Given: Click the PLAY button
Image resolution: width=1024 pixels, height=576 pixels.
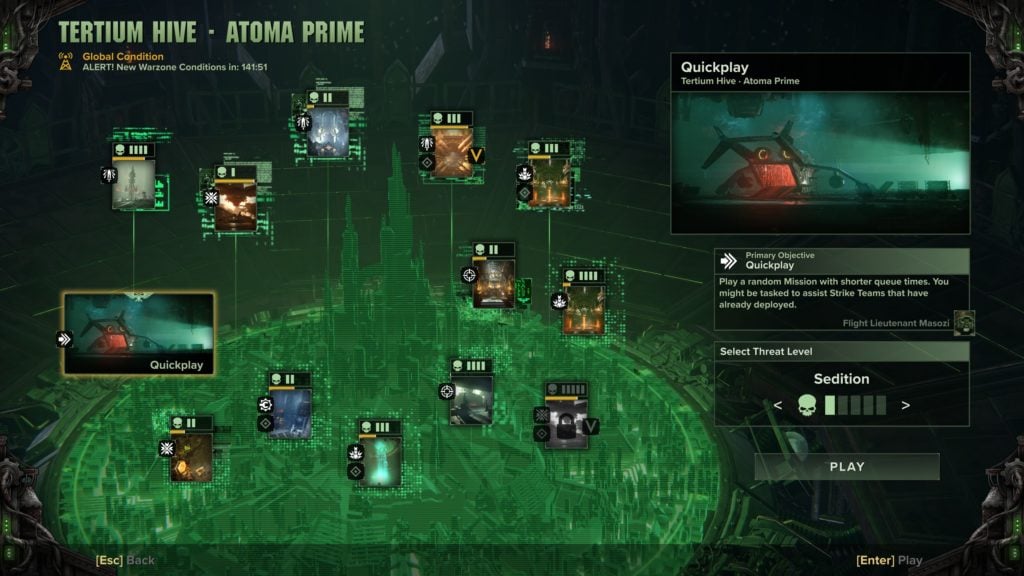Looking at the screenshot, I should (846, 466).
